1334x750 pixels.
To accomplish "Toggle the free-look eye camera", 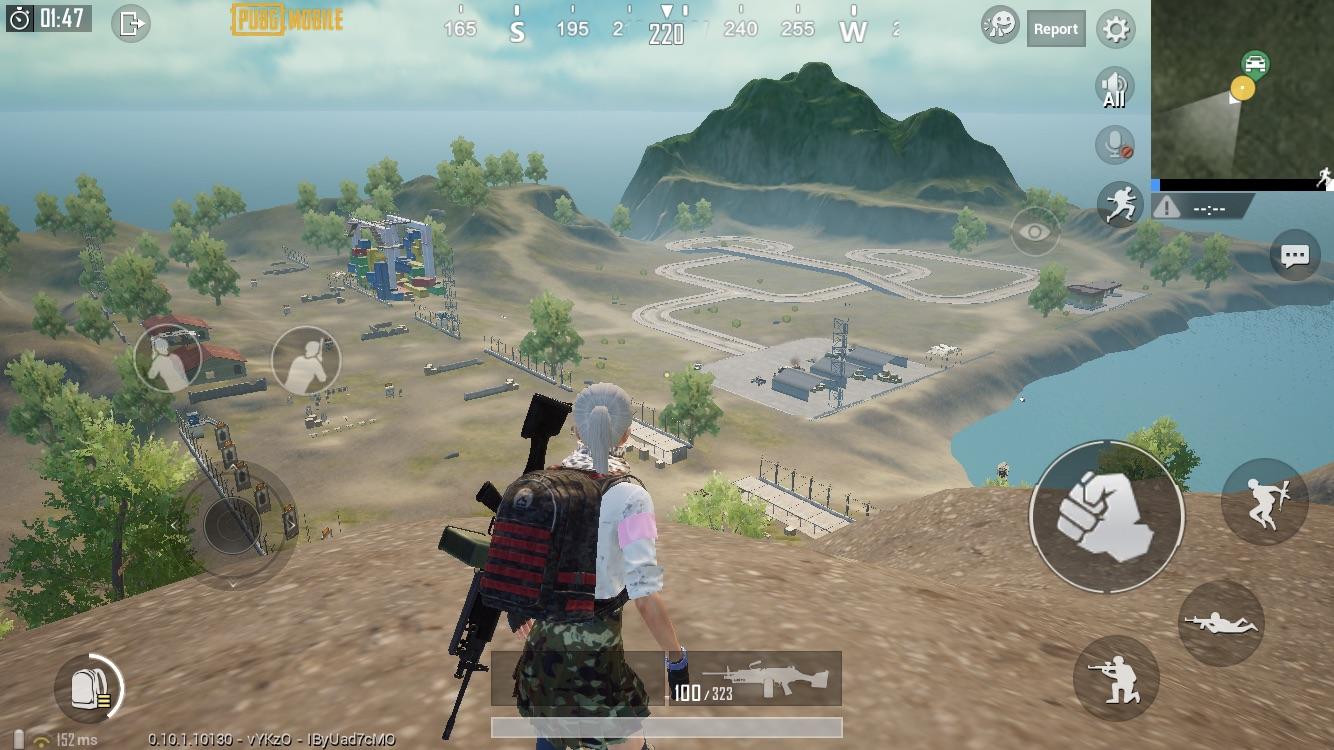I will (x=1035, y=229).
